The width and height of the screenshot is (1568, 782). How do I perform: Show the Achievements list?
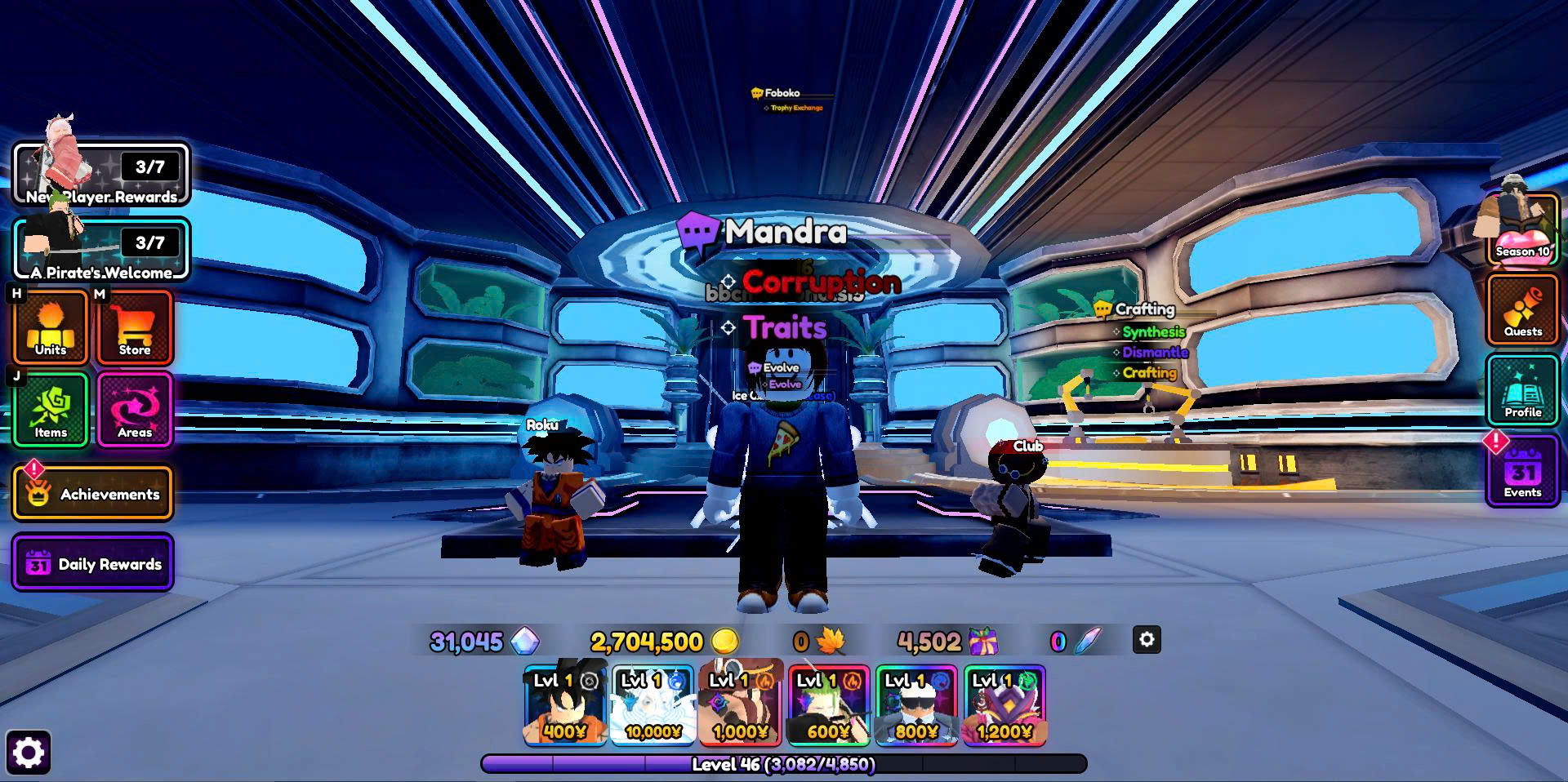[x=92, y=493]
